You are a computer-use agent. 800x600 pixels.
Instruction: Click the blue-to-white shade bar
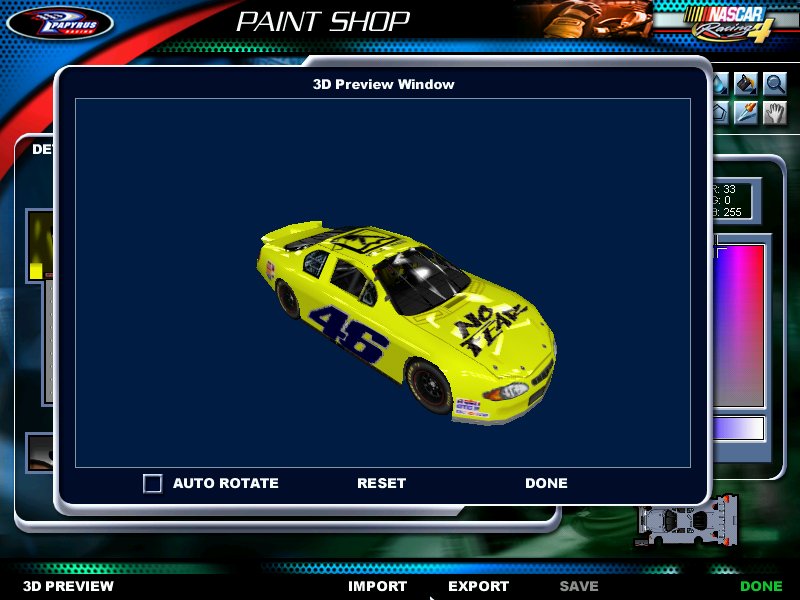739,429
